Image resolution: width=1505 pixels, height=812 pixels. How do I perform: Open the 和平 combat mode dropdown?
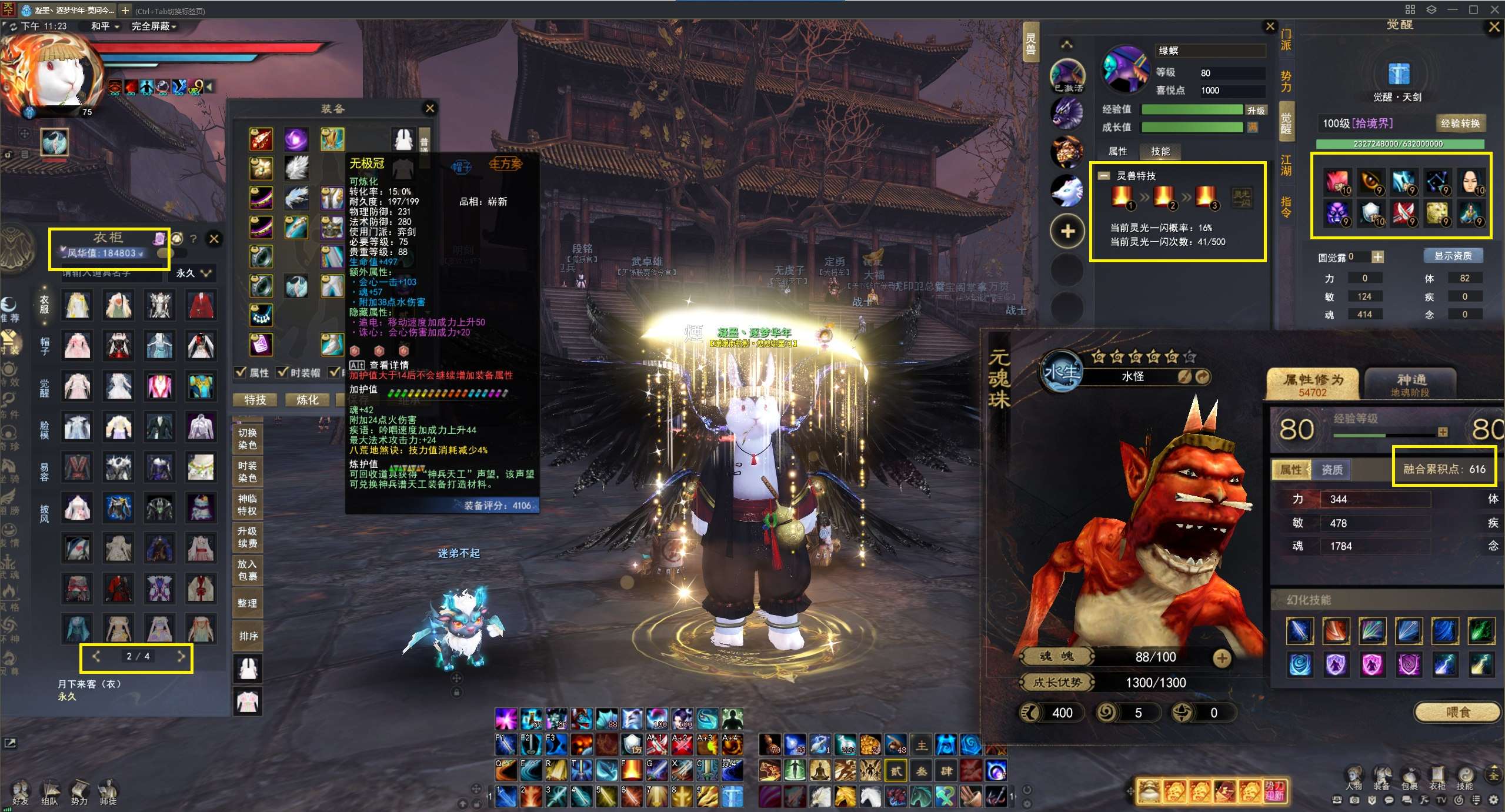105,26
